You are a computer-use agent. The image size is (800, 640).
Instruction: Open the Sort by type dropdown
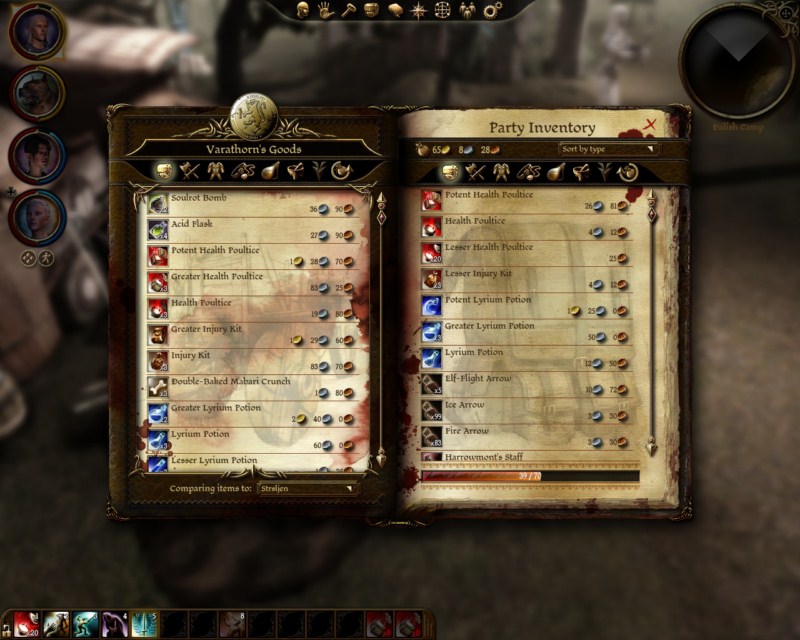pos(609,149)
